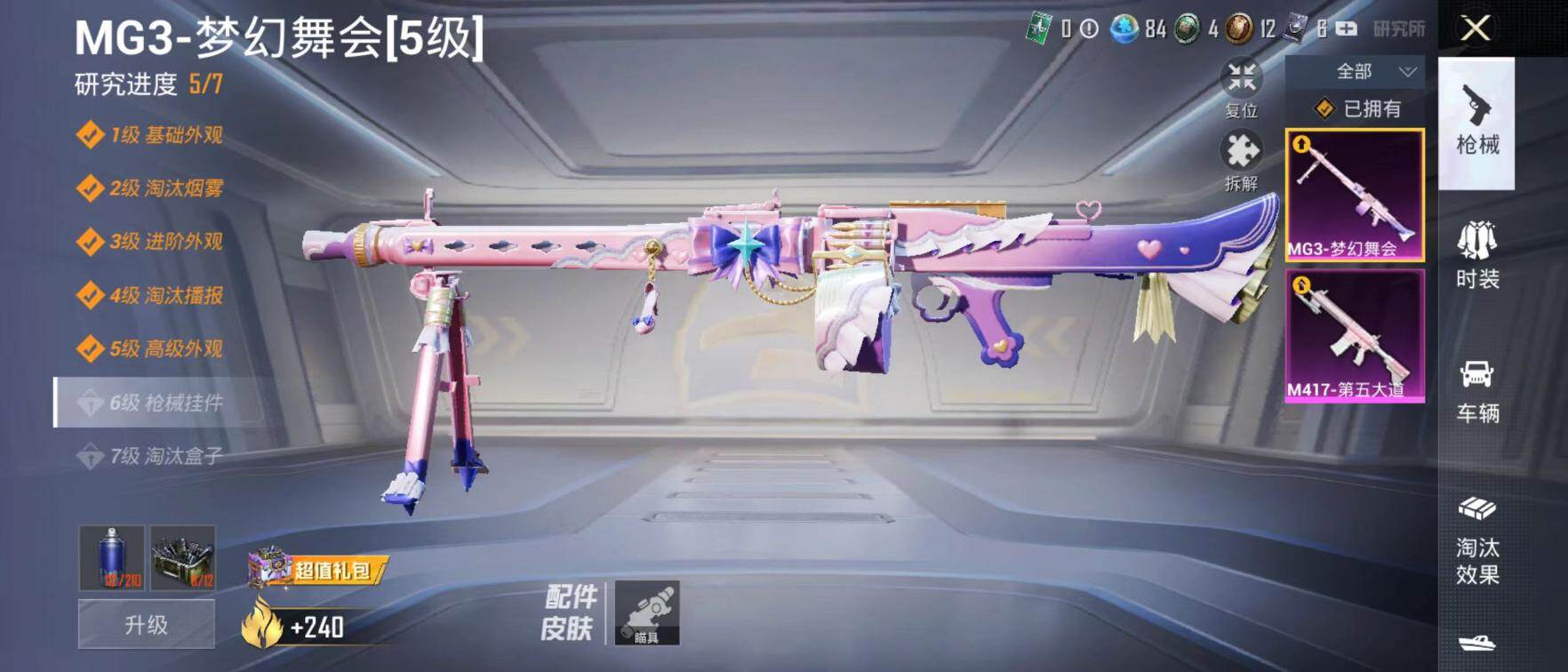View level 1 基础外观 reward
This screenshot has height=672, width=1568.
click(151, 135)
